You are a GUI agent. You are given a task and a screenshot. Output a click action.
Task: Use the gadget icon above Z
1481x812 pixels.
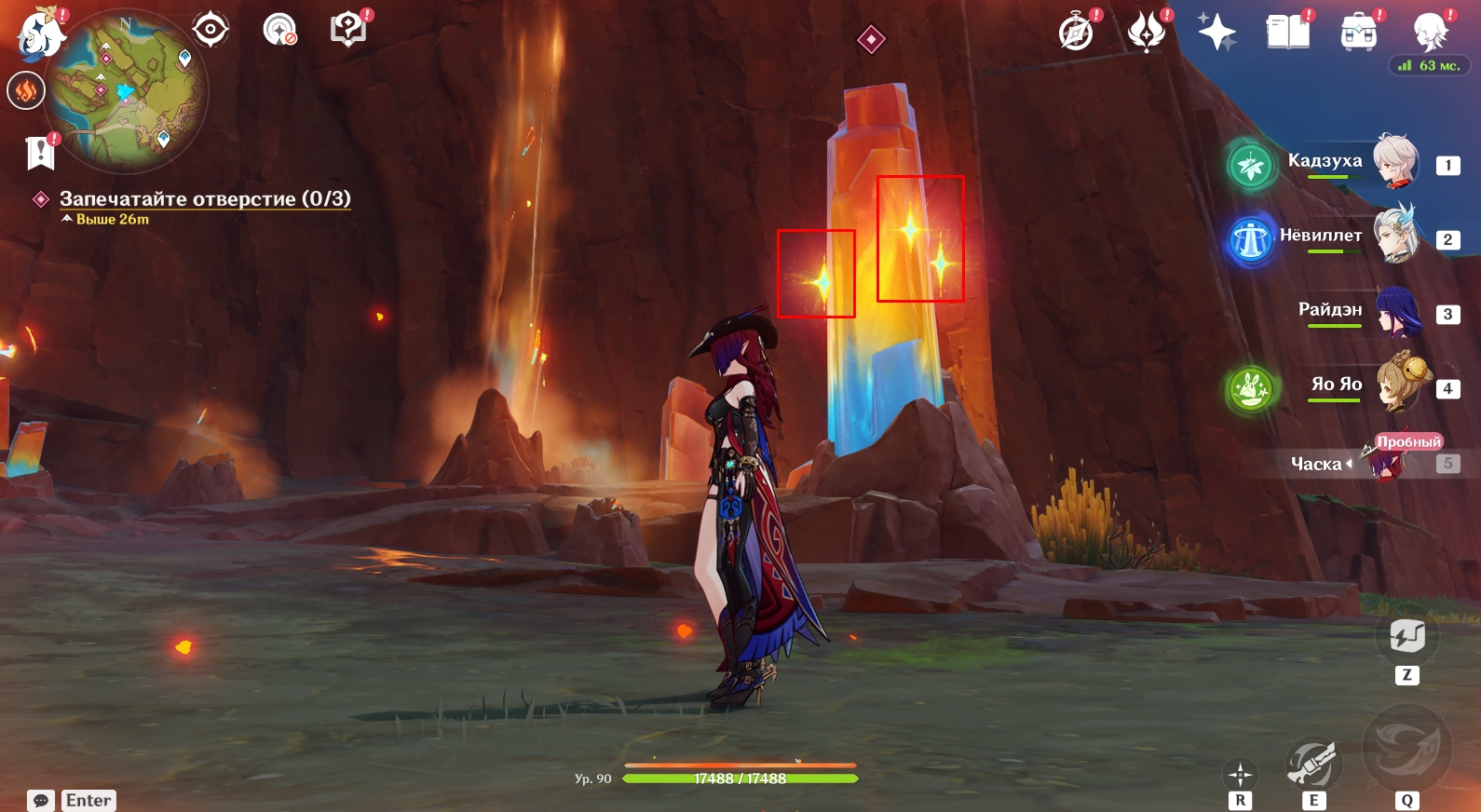(x=1406, y=637)
